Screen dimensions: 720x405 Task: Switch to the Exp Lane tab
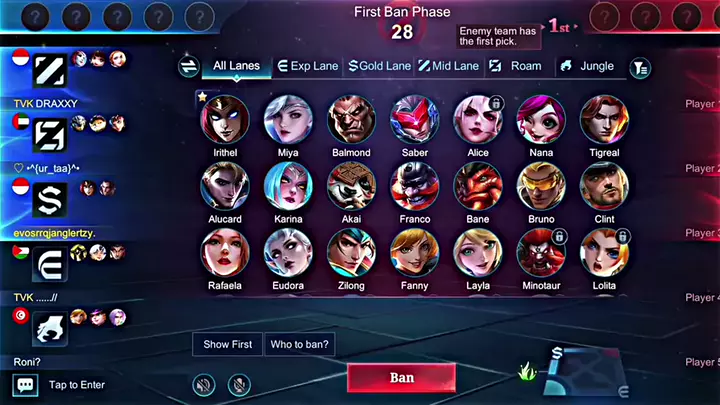[308, 66]
